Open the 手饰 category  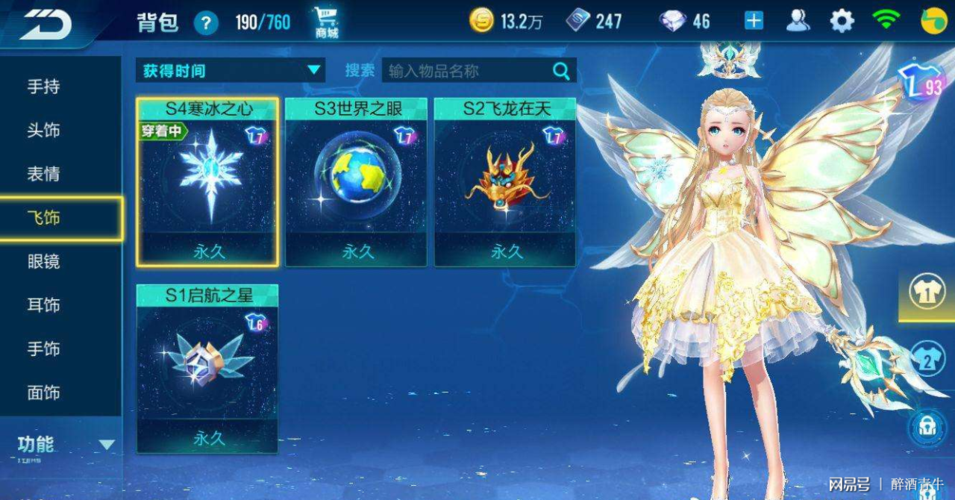point(44,349)
